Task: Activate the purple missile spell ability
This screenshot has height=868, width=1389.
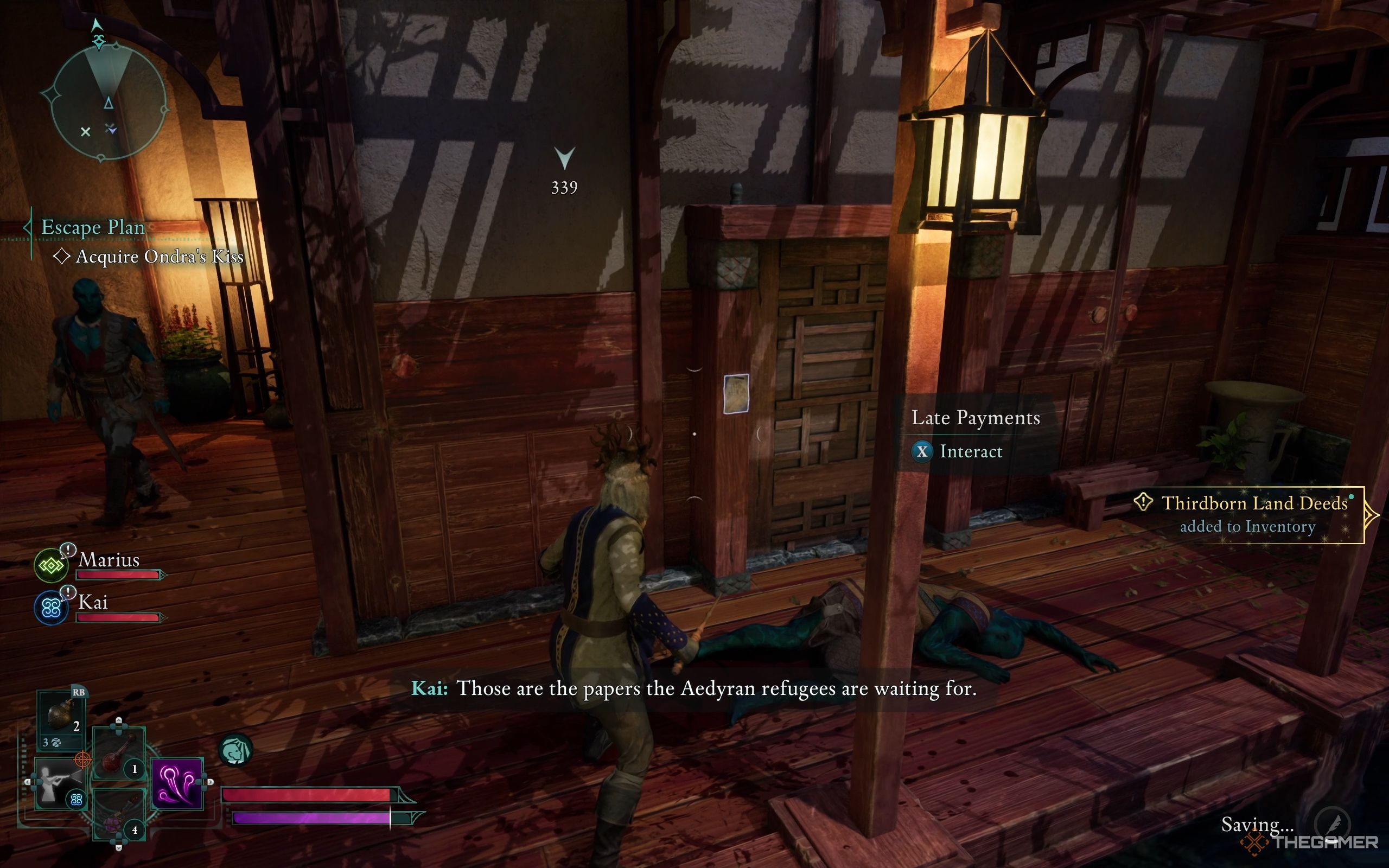Action: (177, 783)
